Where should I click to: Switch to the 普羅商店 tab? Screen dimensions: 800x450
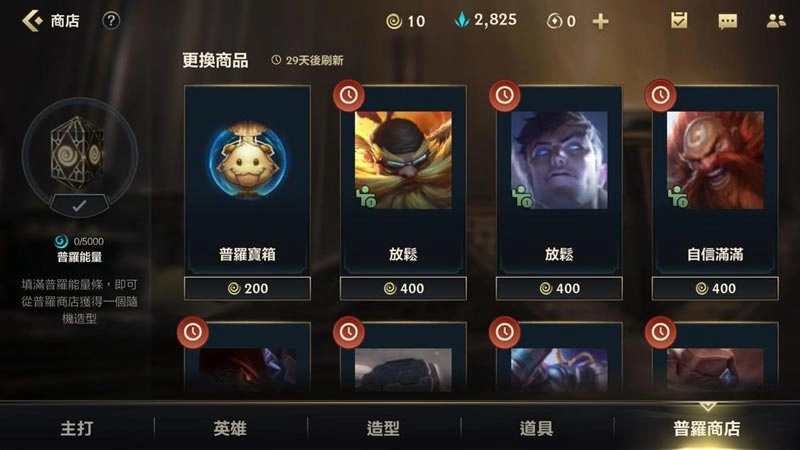click(706, 428)
